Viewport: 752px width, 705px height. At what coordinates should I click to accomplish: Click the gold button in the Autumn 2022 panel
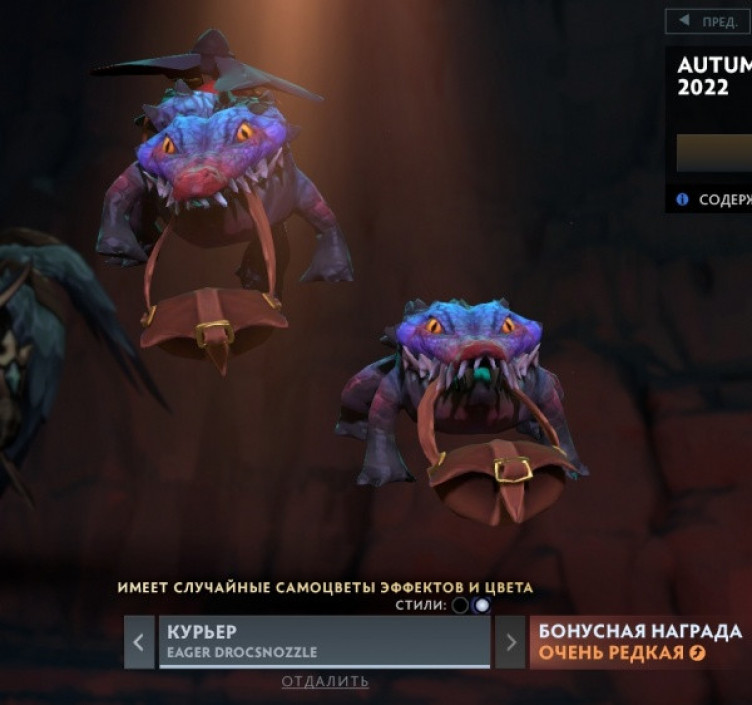[714, 153]
